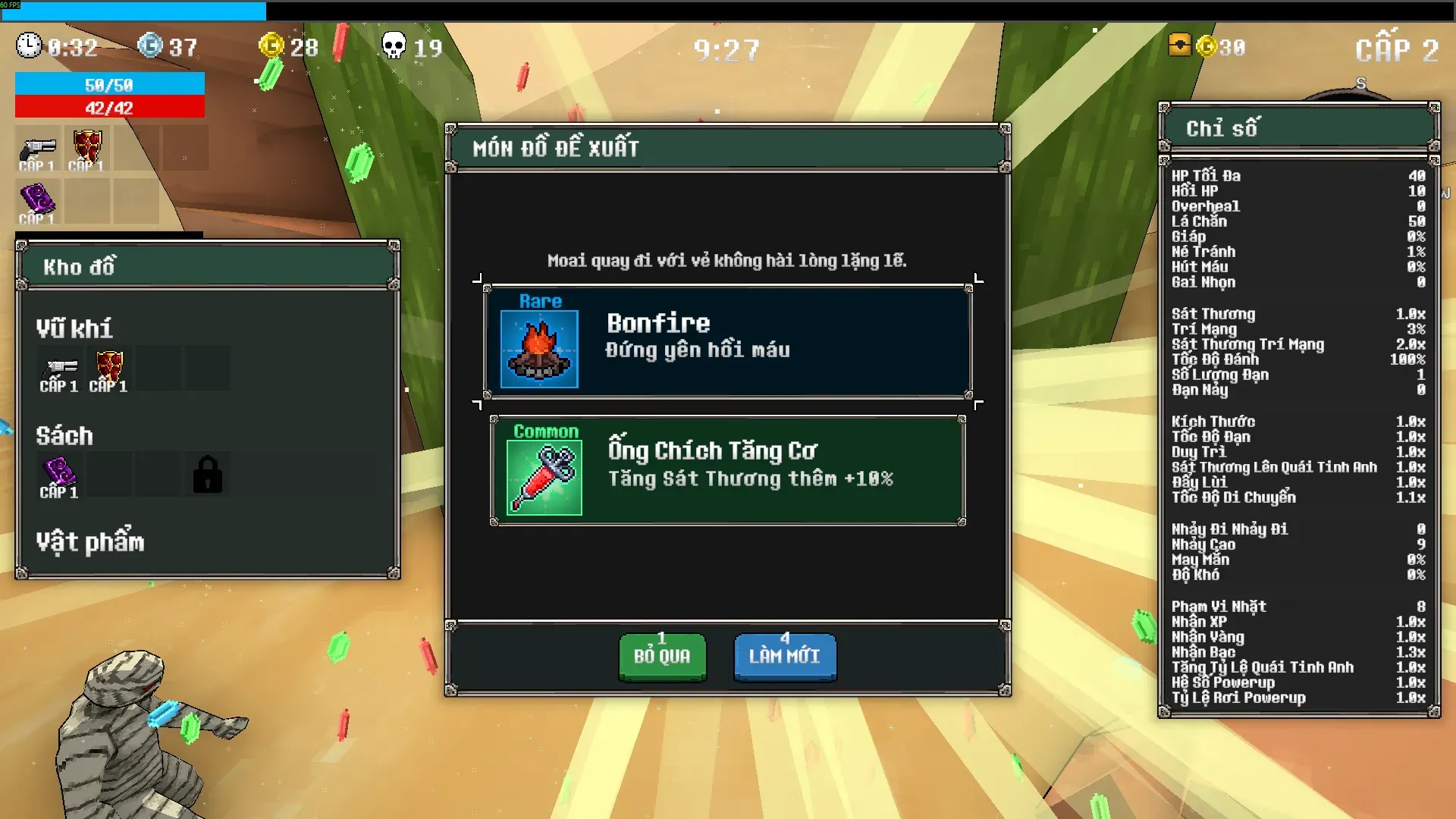Select the revolver in the Vũ khí inventory

60,369
